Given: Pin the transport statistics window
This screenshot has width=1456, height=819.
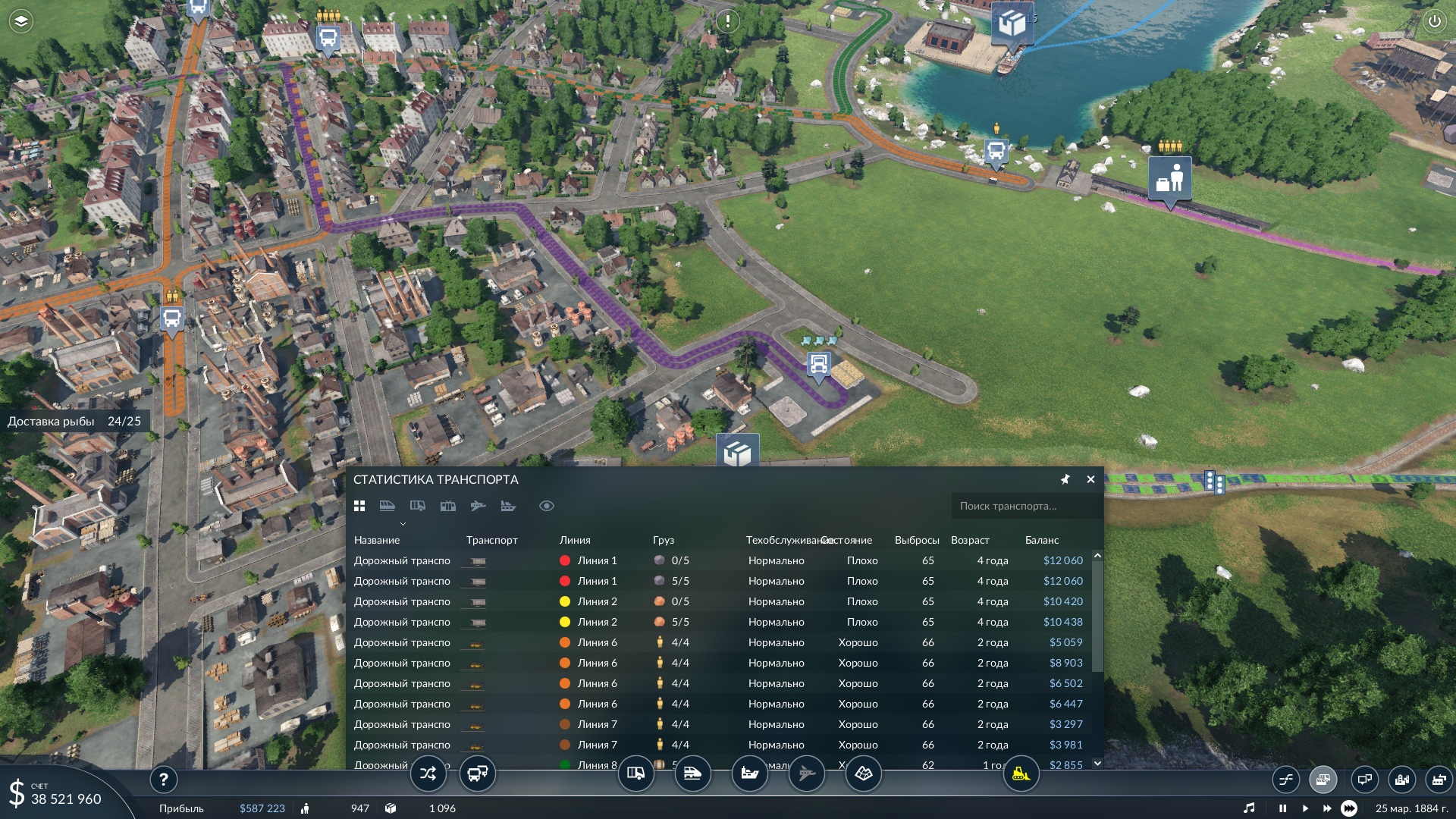Looking at the screenshot, I should pyautogui.click(x=1065, y=479).
